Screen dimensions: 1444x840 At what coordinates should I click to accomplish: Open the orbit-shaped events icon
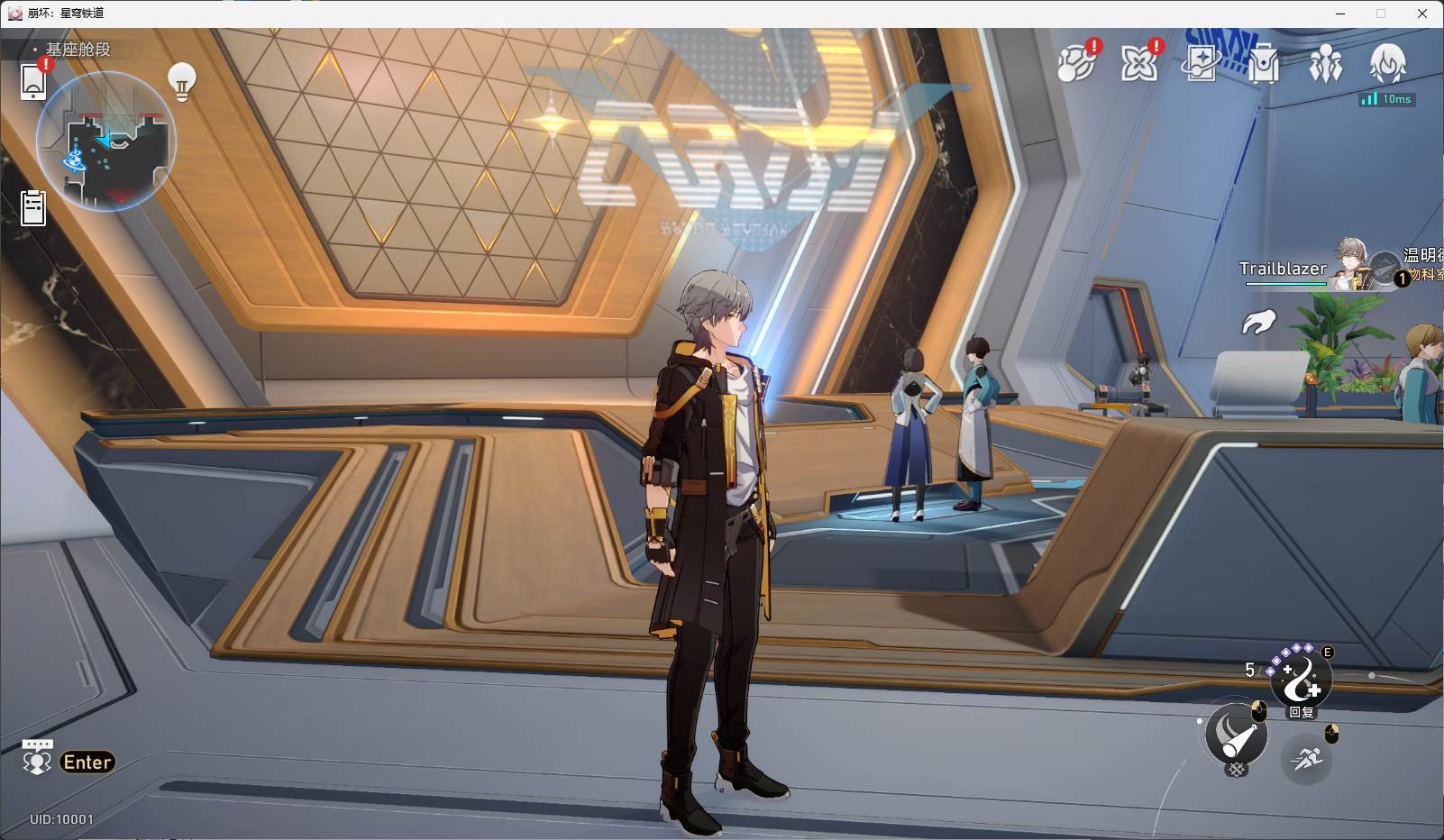[x=1075, y=63]
